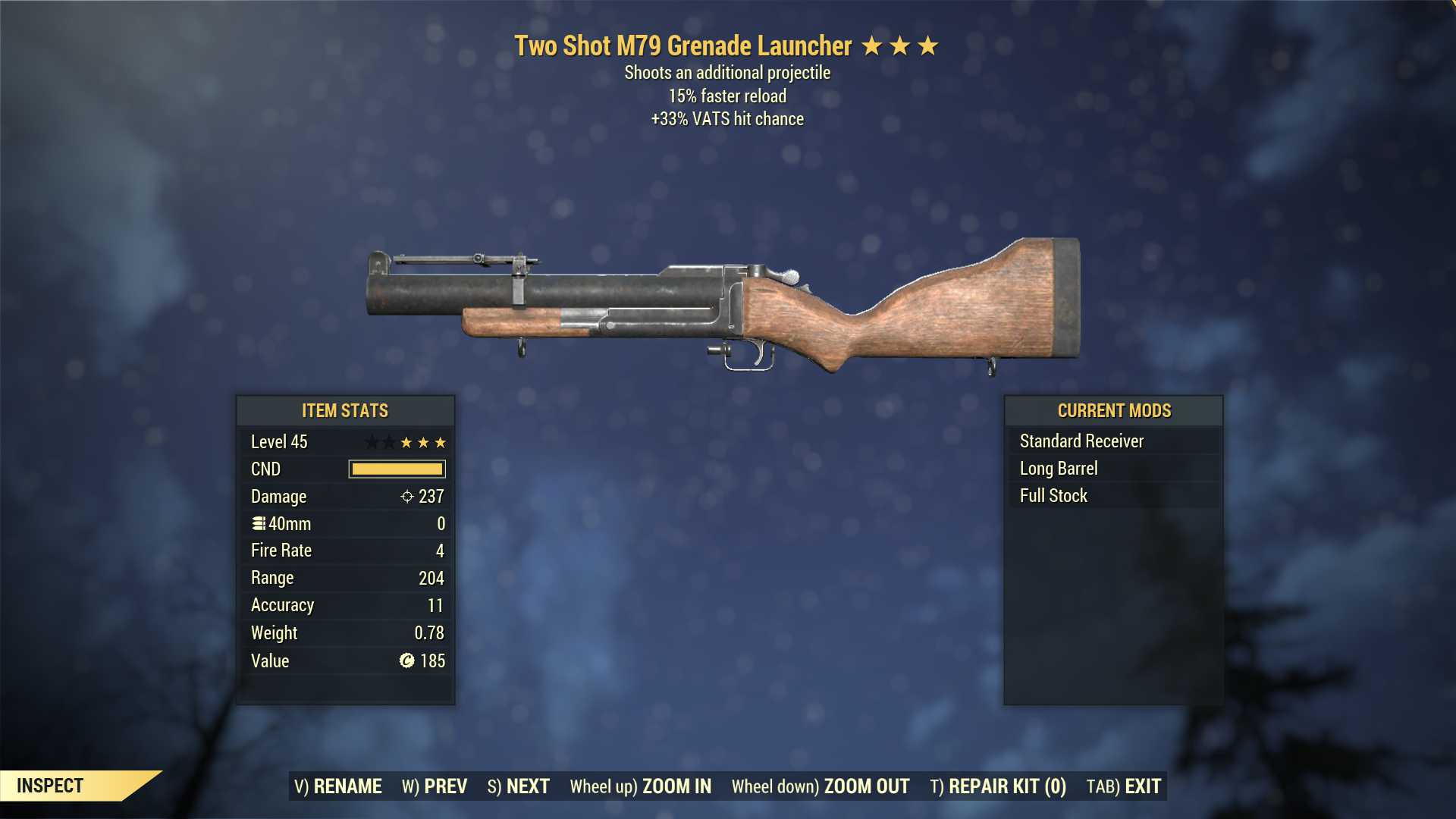
Task: Toggle the last gold star near the title
Action: pyautogui.click(x=929, y=45)
